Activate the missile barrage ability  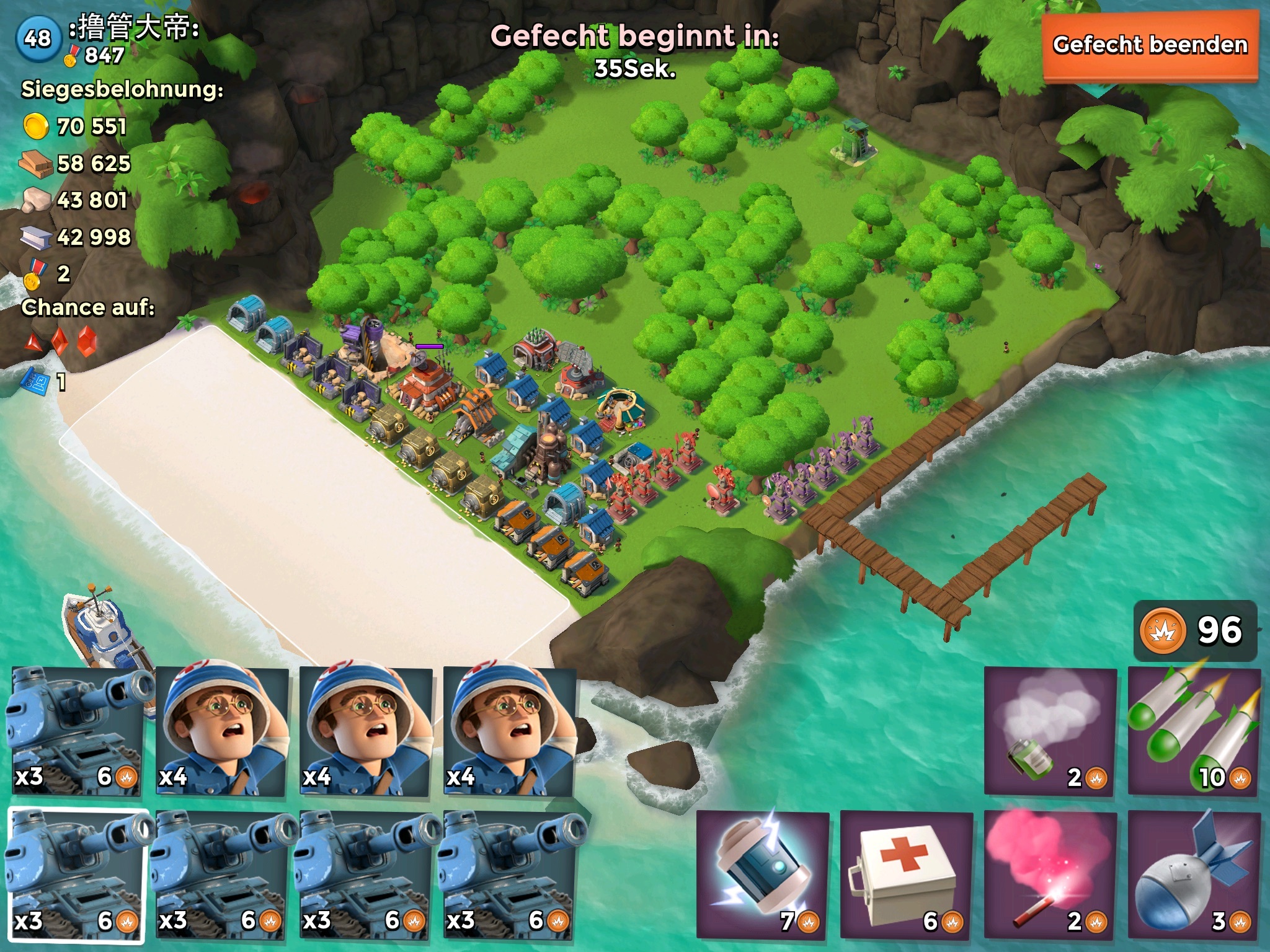click(x=1194, y=731)
